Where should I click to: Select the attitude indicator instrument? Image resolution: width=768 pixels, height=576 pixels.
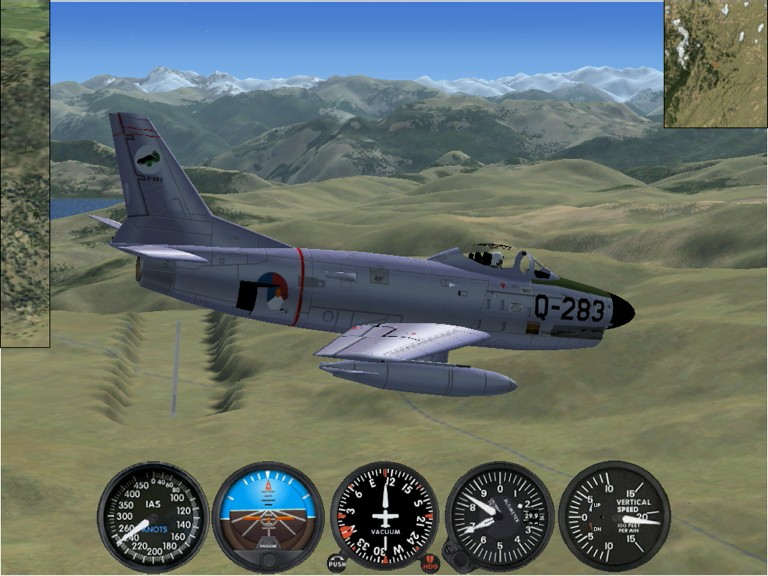268,516
